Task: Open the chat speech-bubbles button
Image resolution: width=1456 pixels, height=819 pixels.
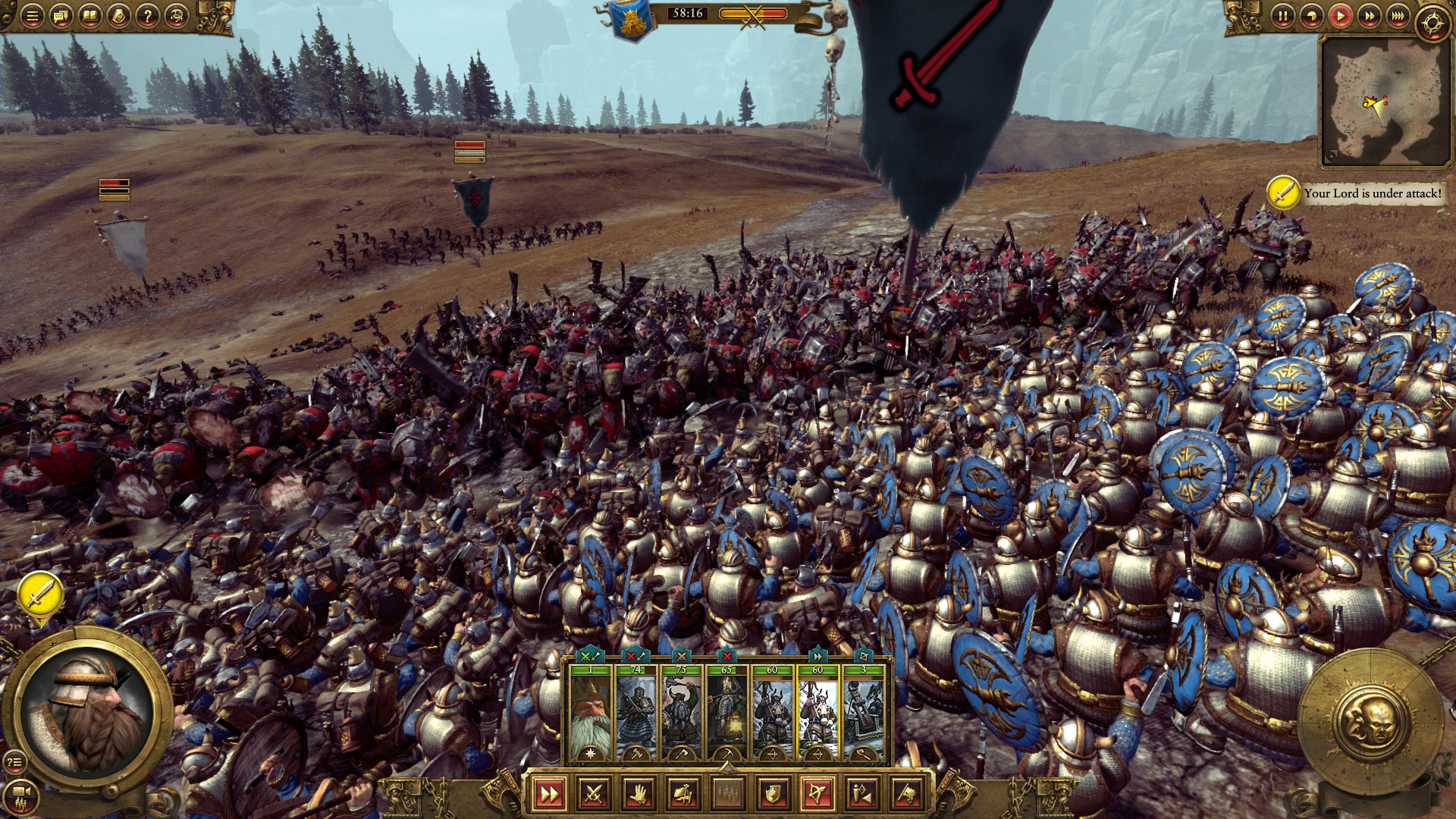Action: (61, 16)
